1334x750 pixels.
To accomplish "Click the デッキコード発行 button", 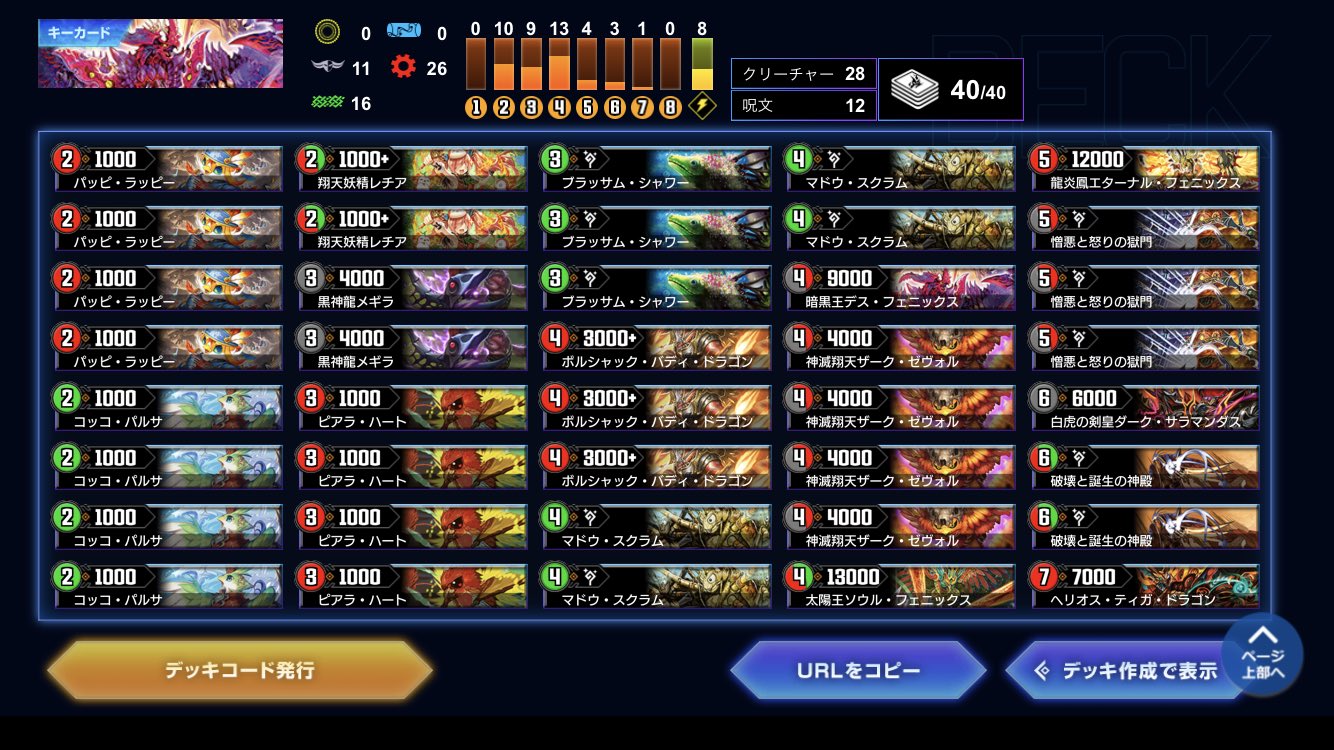I will click(238, 672).
